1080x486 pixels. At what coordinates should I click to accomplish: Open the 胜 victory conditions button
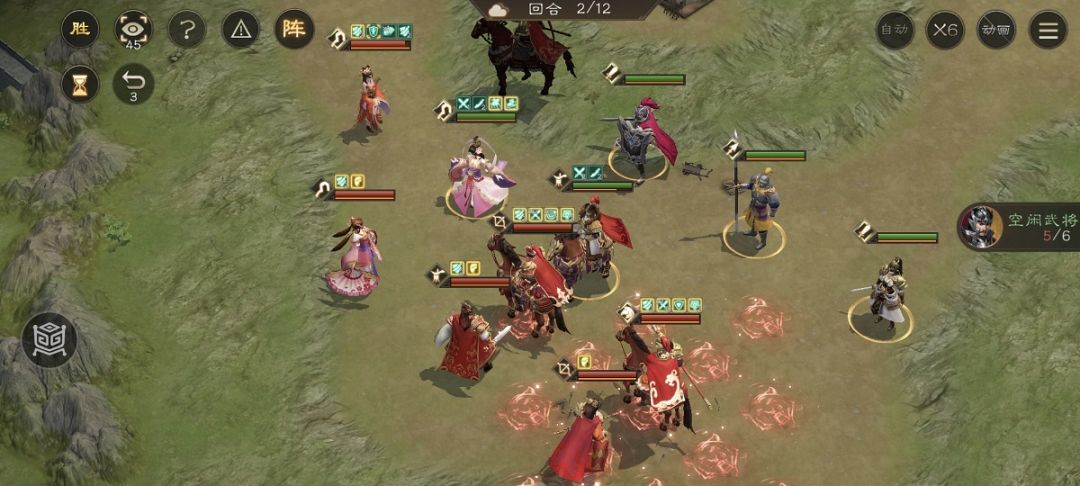(80, 29)
